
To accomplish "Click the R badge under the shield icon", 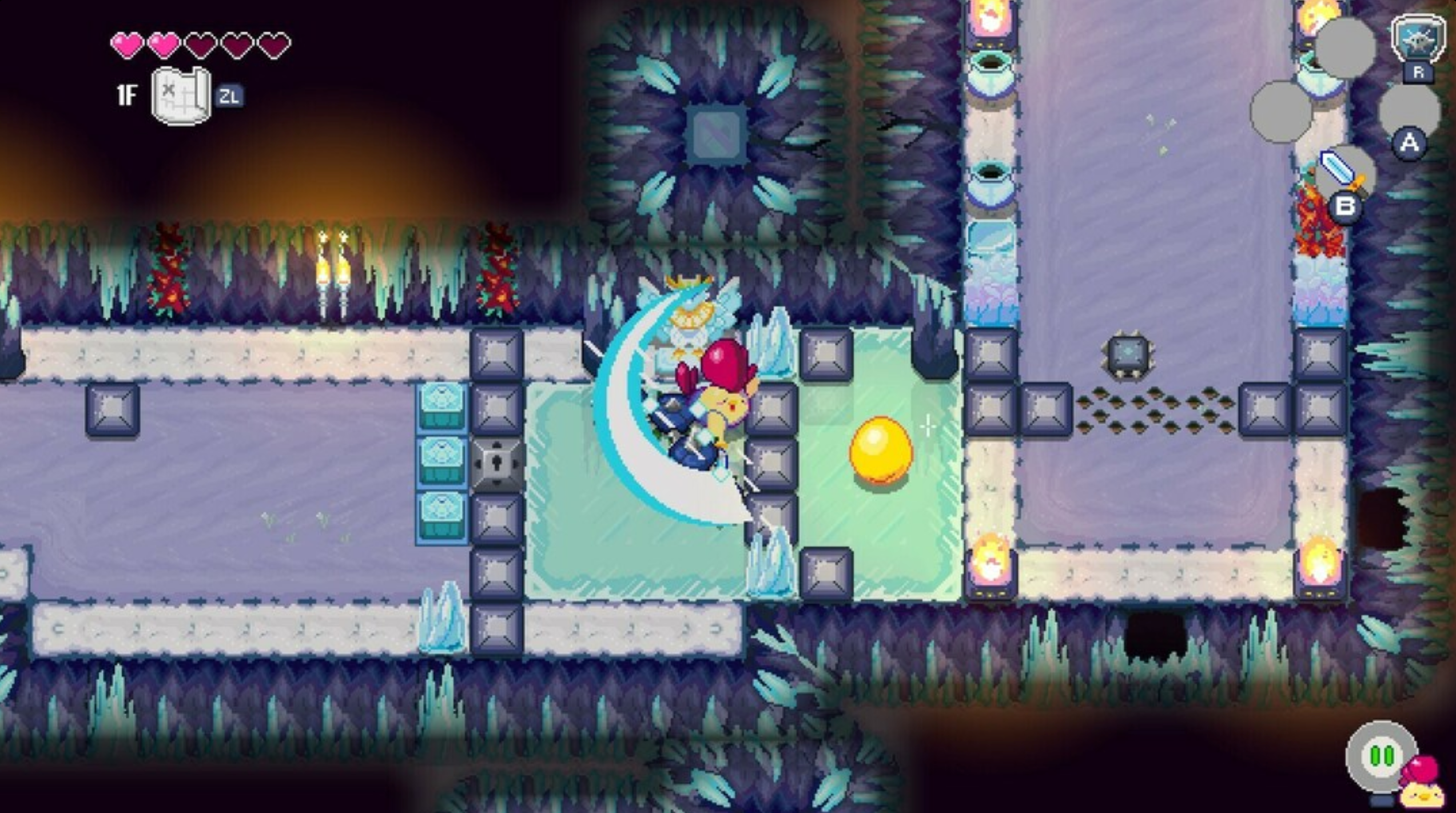I will tap(1418, 73).
